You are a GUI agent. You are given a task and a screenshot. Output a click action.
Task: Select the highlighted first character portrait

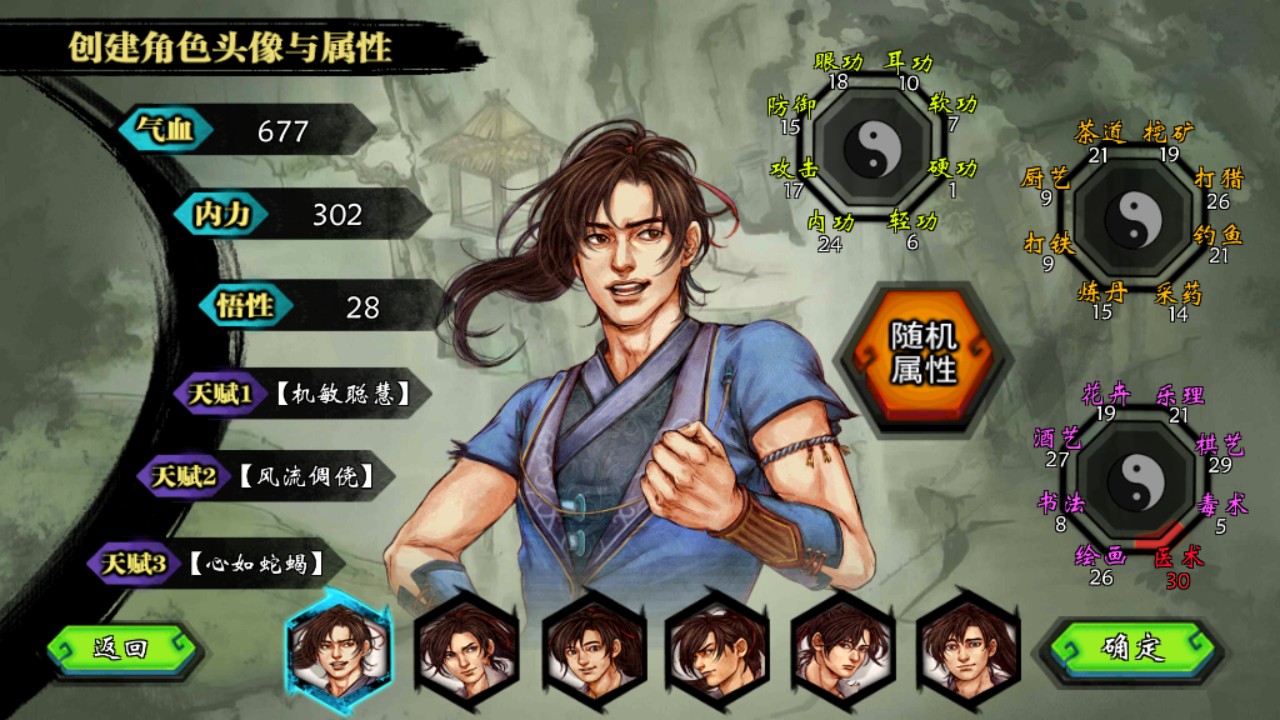(340, 660)
